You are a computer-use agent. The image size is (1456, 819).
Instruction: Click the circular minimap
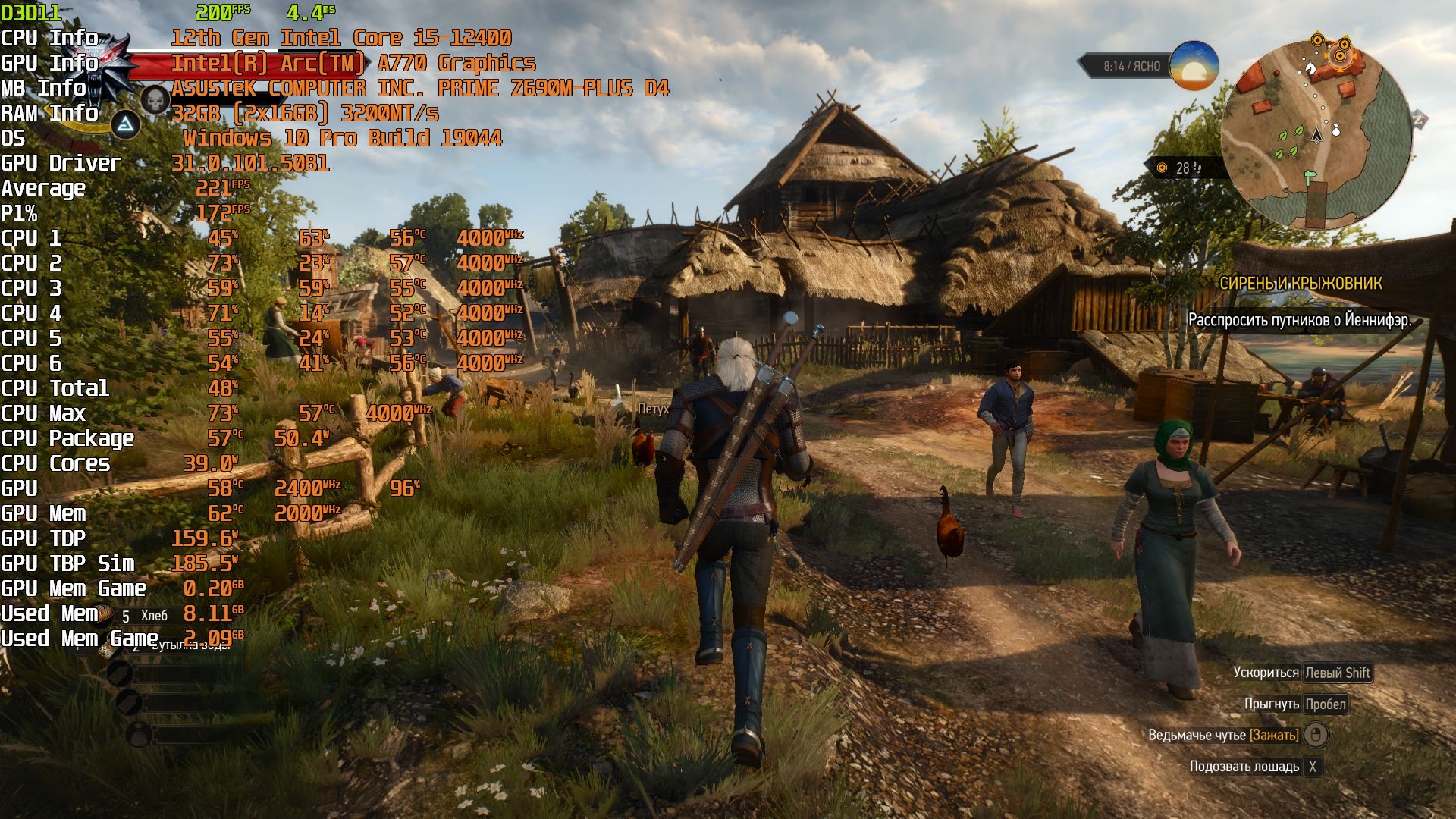pos(1316,135)
